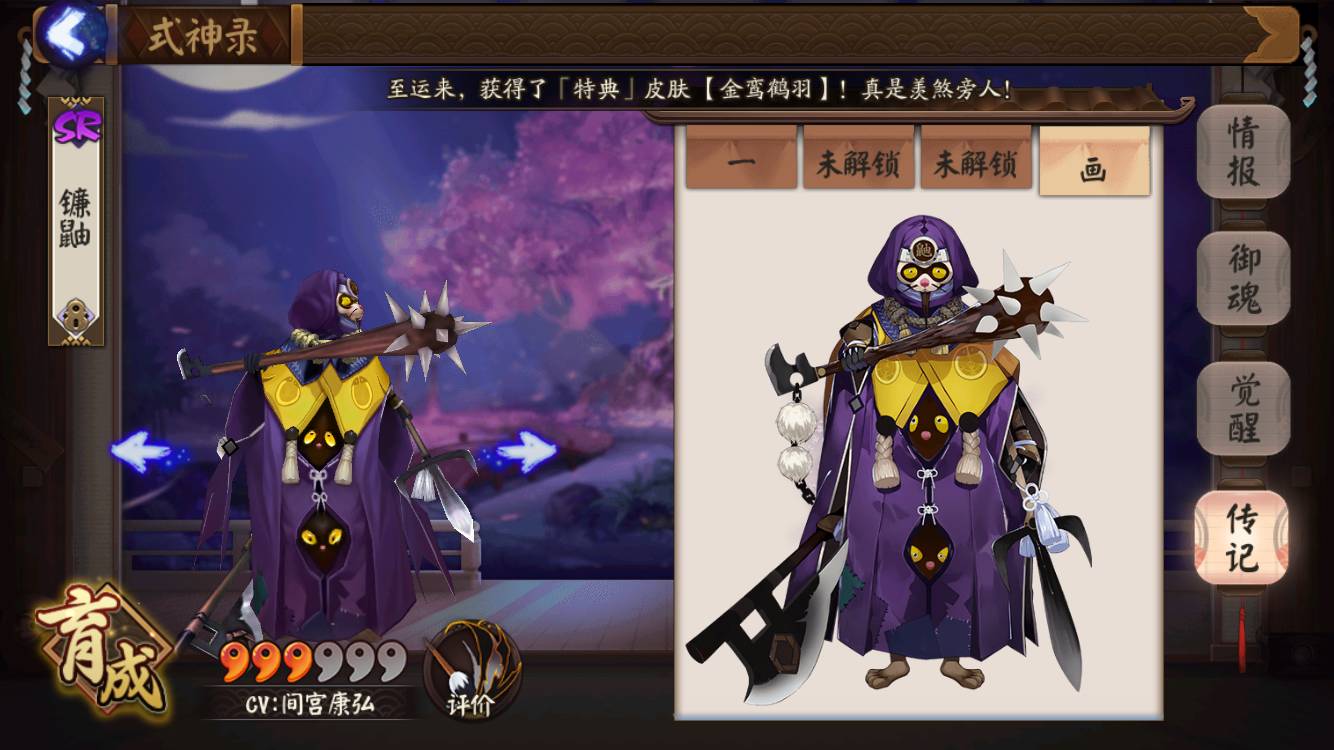Switch to the 画 artwork tab

tap(1093, 163)
